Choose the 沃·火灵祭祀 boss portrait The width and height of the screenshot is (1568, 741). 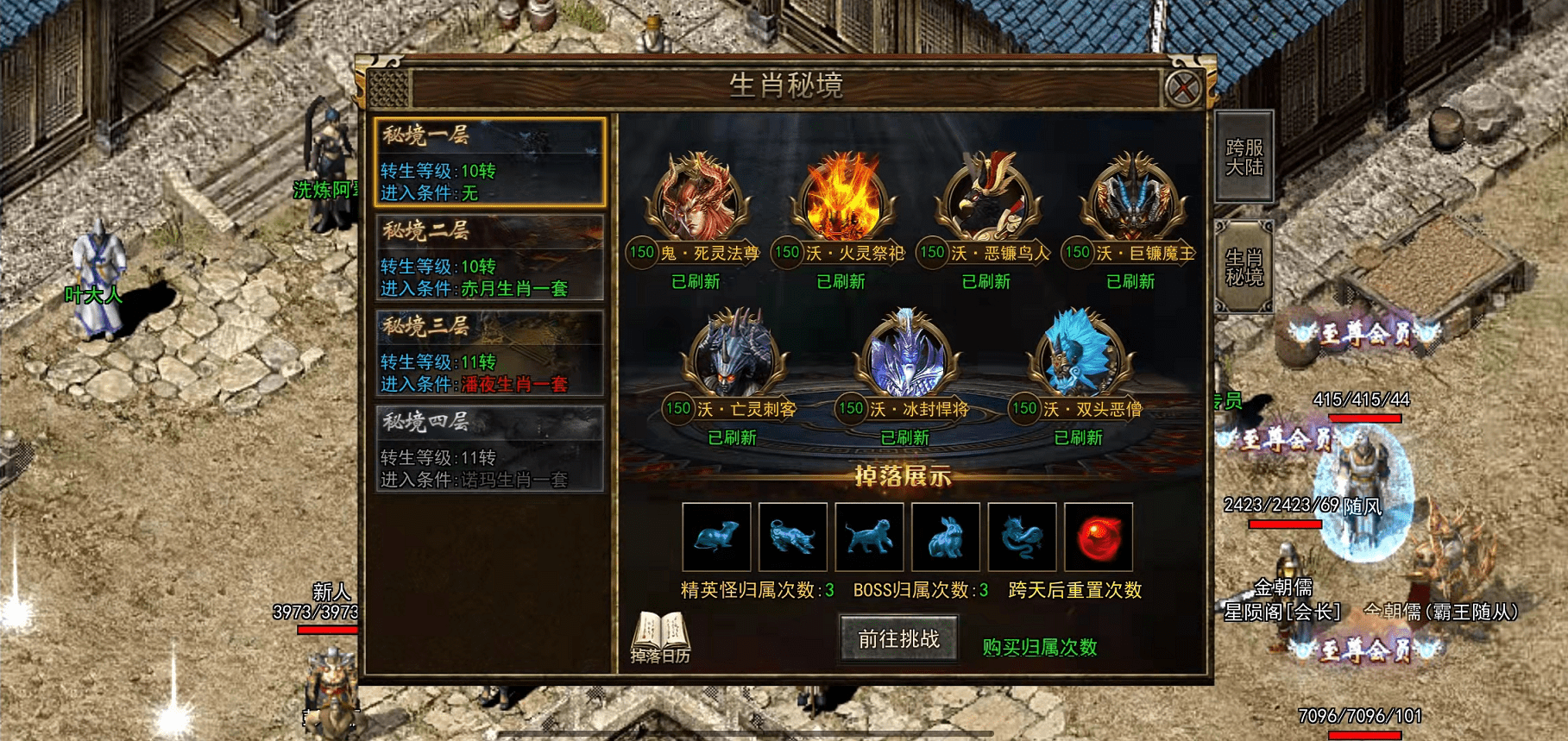point(841,198)
